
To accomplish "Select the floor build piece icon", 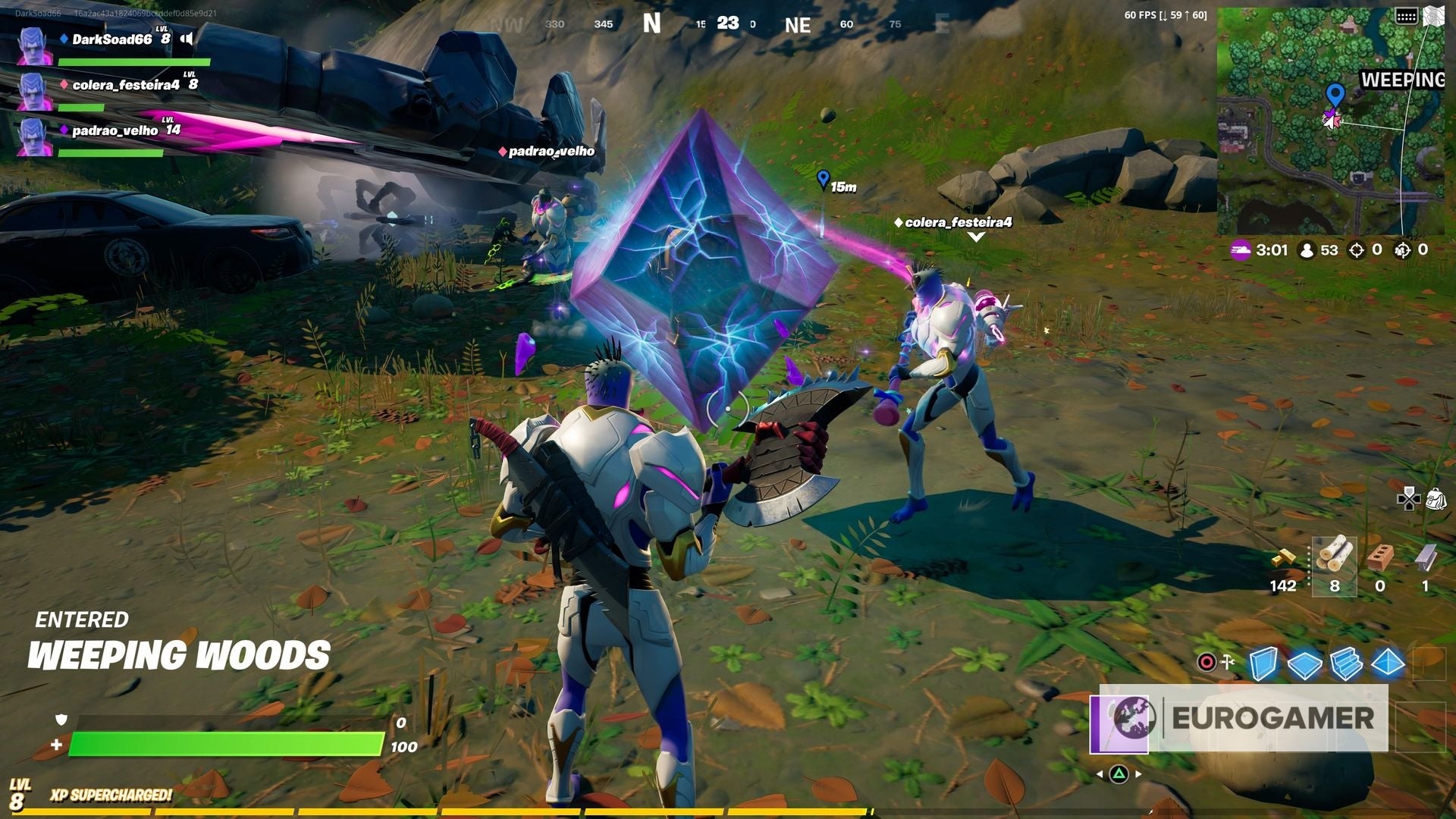I will 1305,664.
